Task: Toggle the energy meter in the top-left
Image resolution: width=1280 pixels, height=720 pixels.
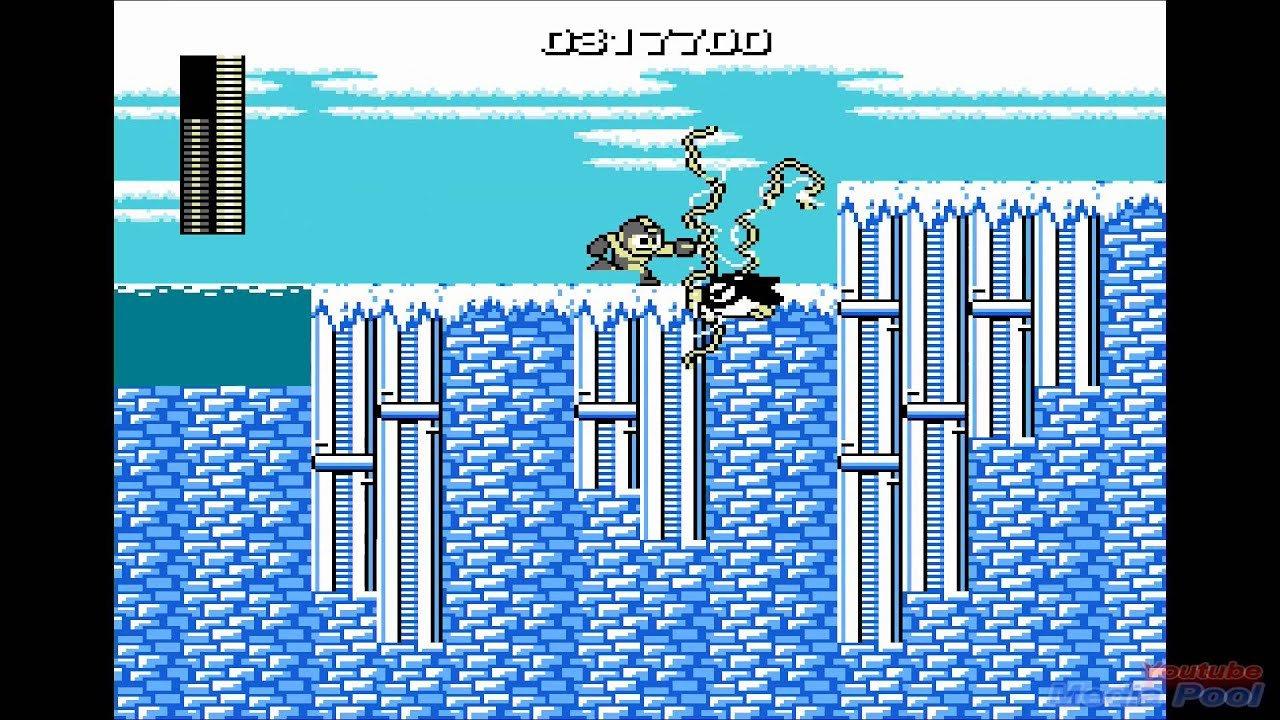Action: point(212,145)
